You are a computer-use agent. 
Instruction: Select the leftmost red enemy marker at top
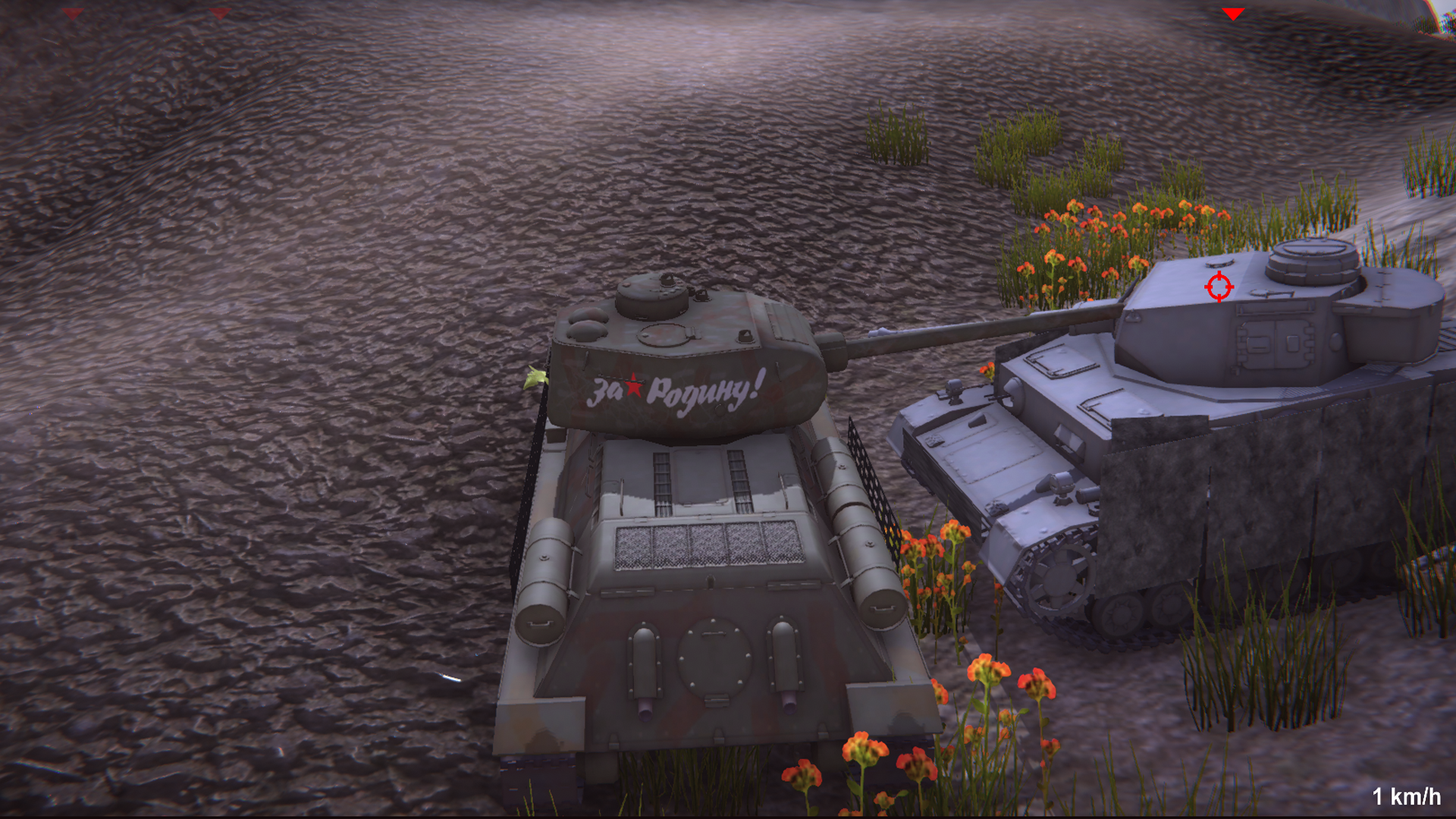(x=72, y=13)
